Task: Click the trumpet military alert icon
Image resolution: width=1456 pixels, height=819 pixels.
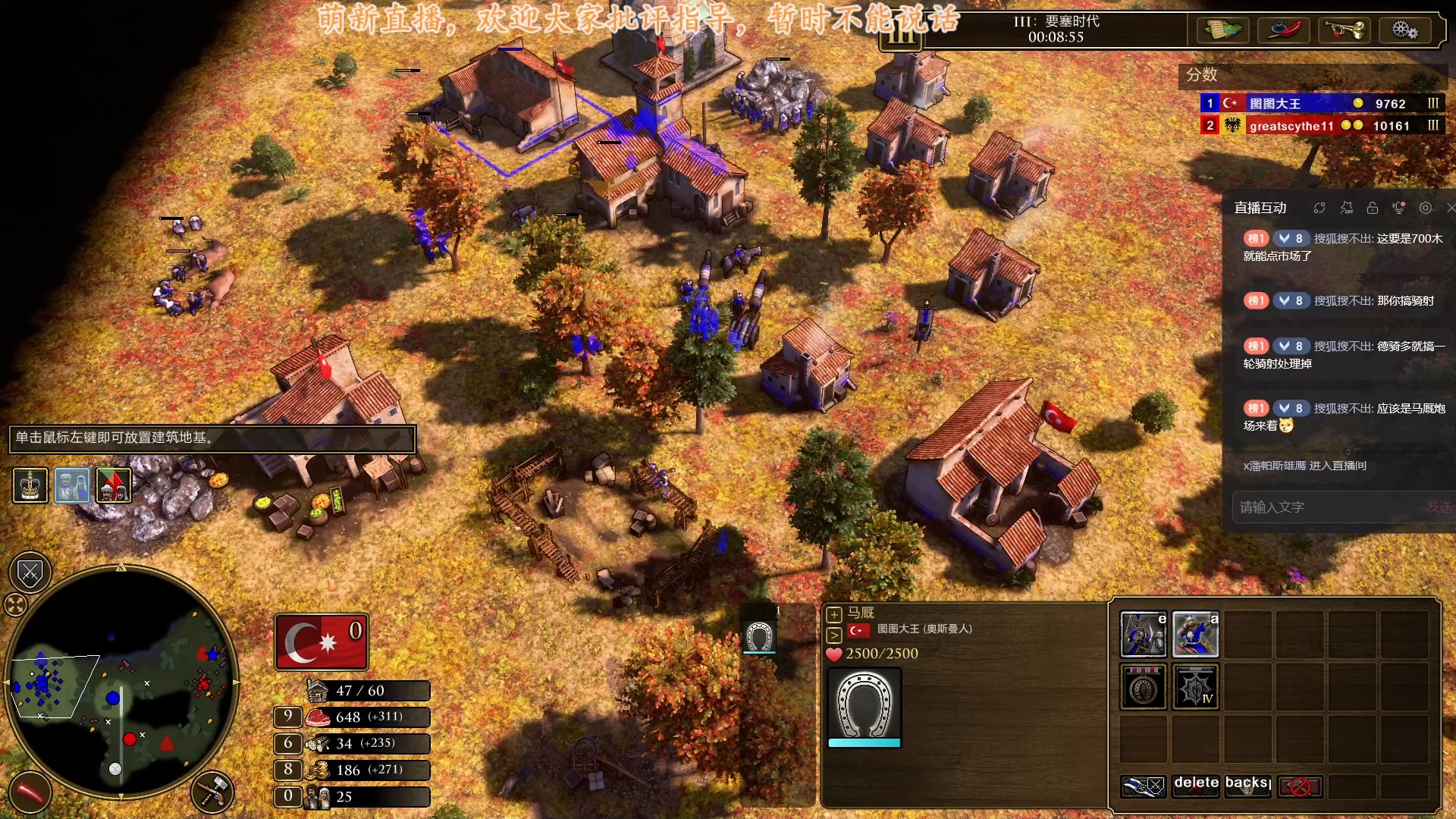Action: (x=1345, y=30)
